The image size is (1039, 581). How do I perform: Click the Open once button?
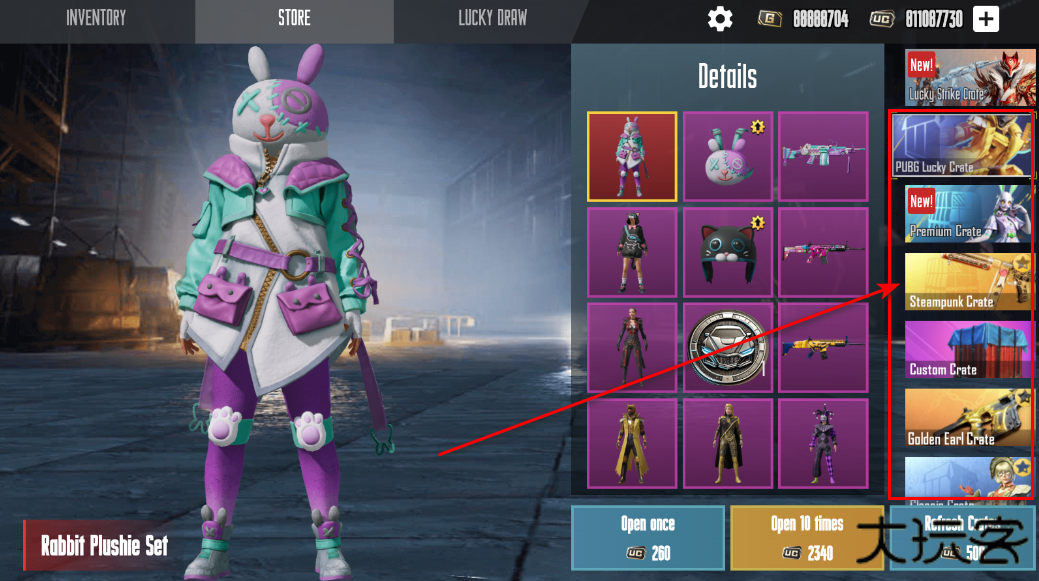pyautogui.click(x=647, y=537)
